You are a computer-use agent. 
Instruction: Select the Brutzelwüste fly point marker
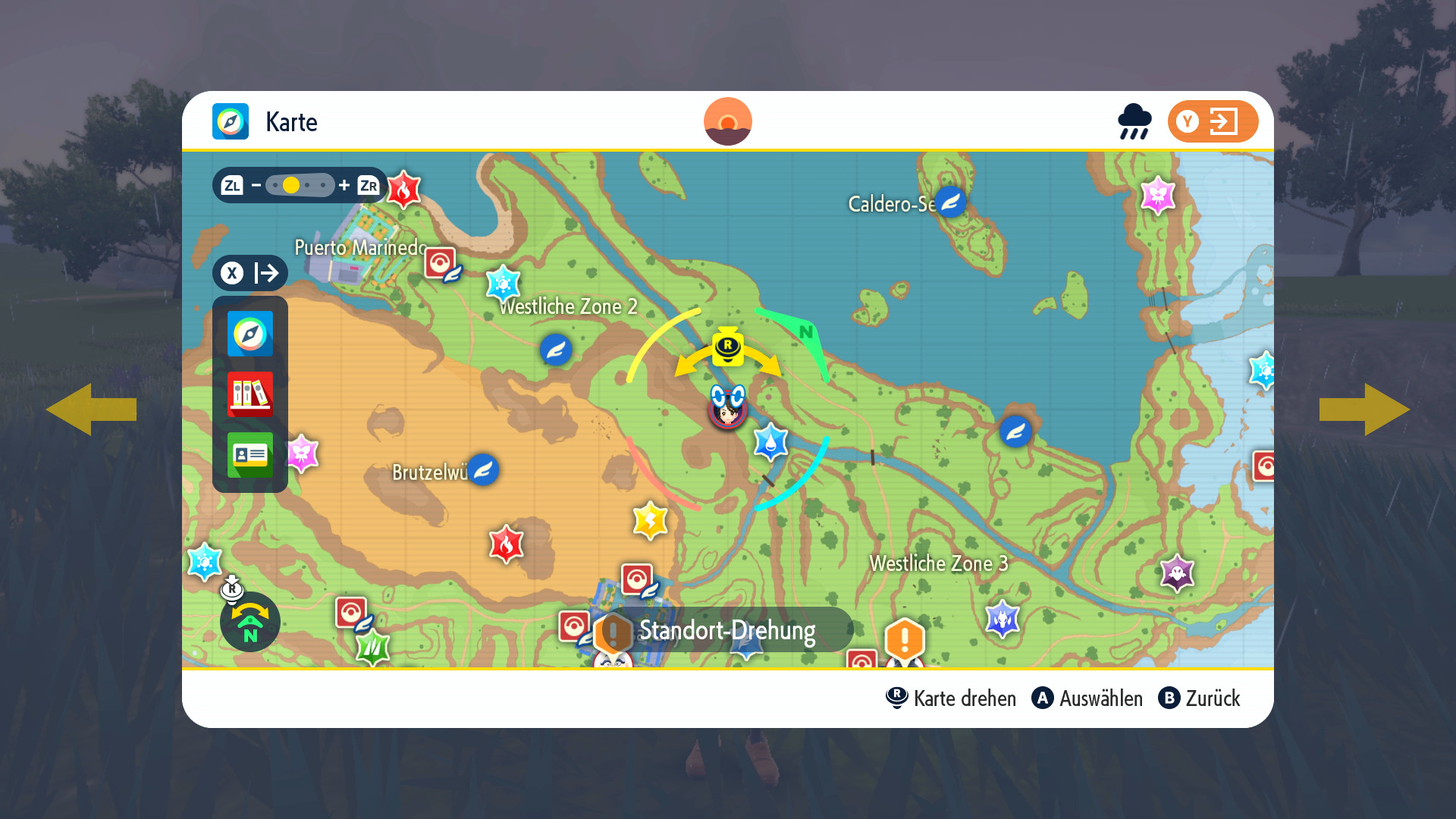coord(483,470)
